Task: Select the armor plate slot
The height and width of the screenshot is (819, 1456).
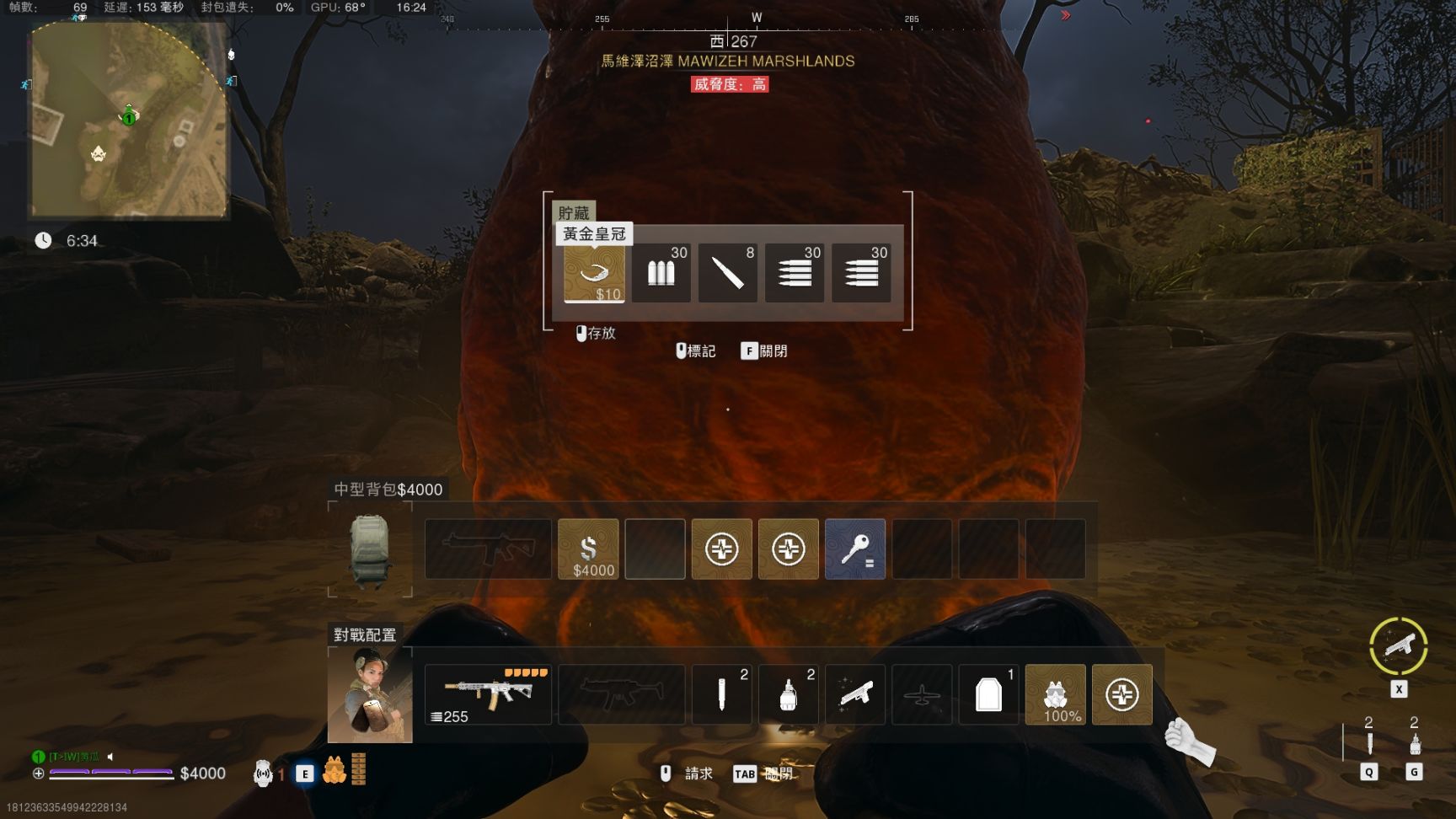Action: pyautogui.click(x=988, y=694)
